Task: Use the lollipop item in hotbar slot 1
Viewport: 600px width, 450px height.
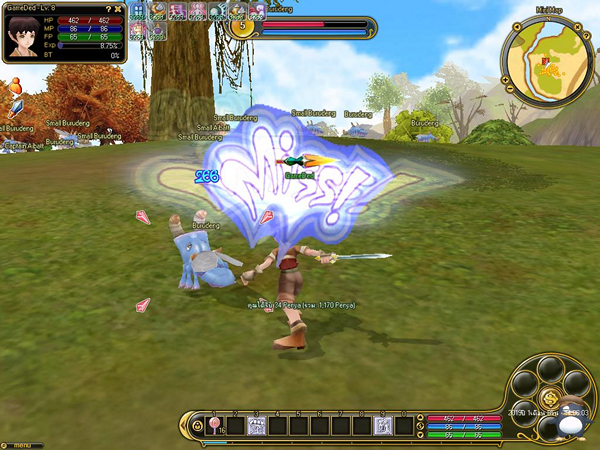Action: tap(214, 427)
